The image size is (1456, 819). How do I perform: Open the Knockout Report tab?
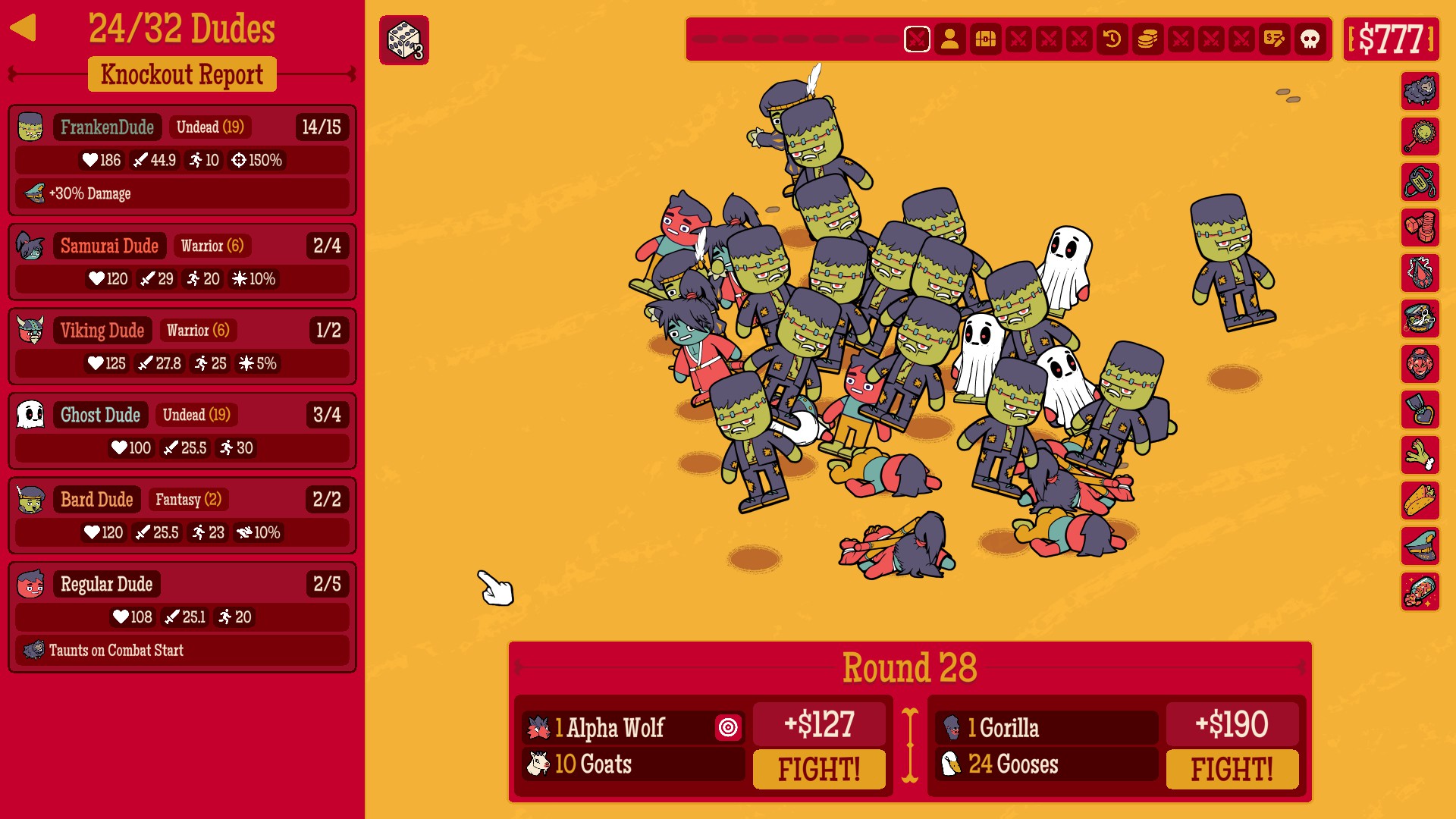(x=182, y=74)
